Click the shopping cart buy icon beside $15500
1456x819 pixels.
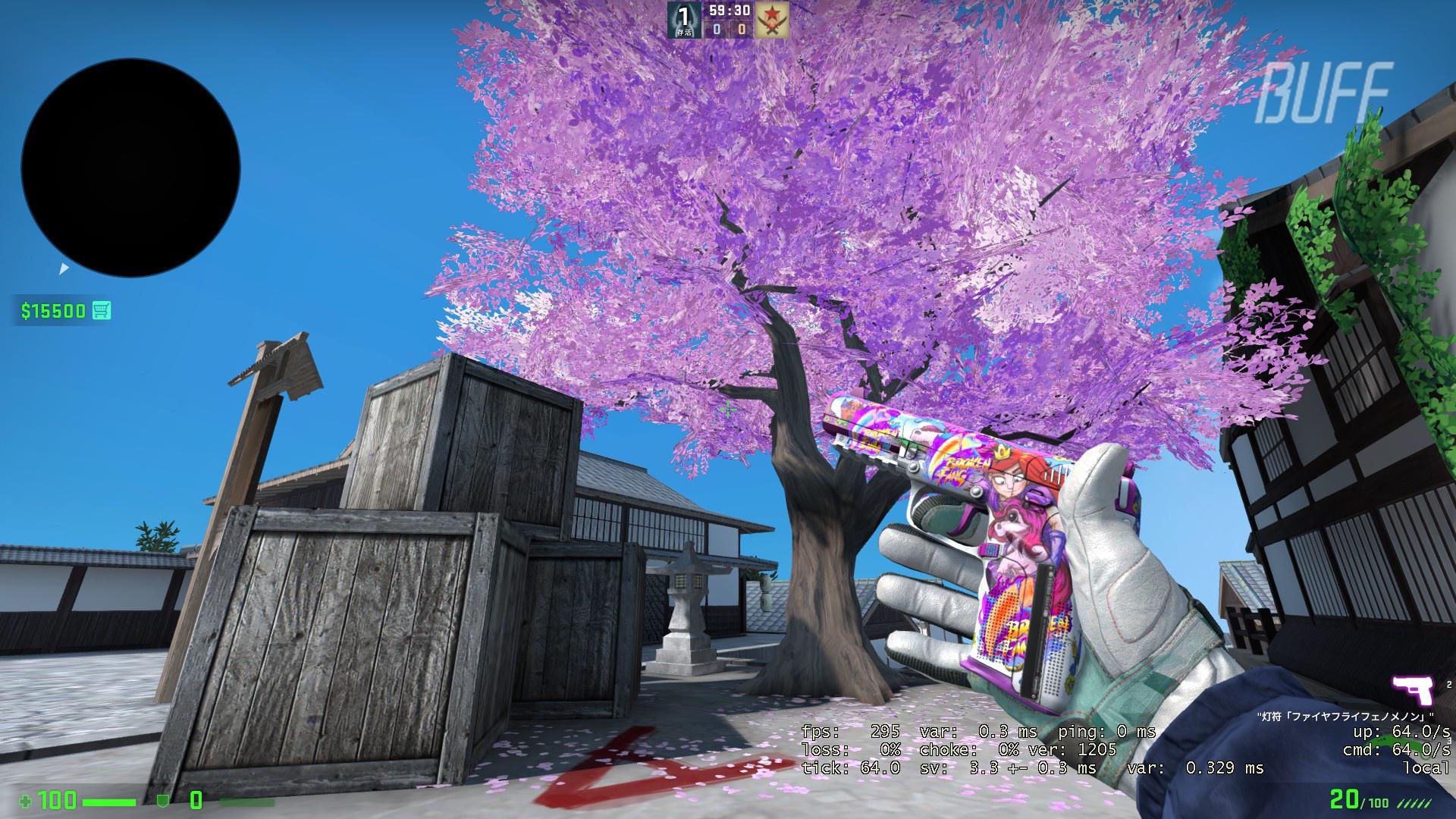point(104,310)
